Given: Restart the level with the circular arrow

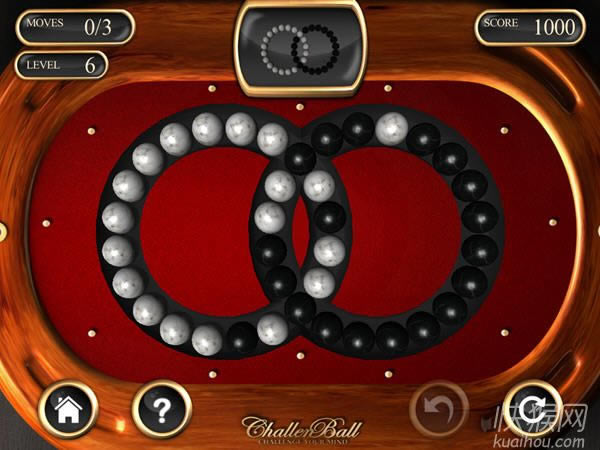Looking at the screenshot, I should coord(531,408).
